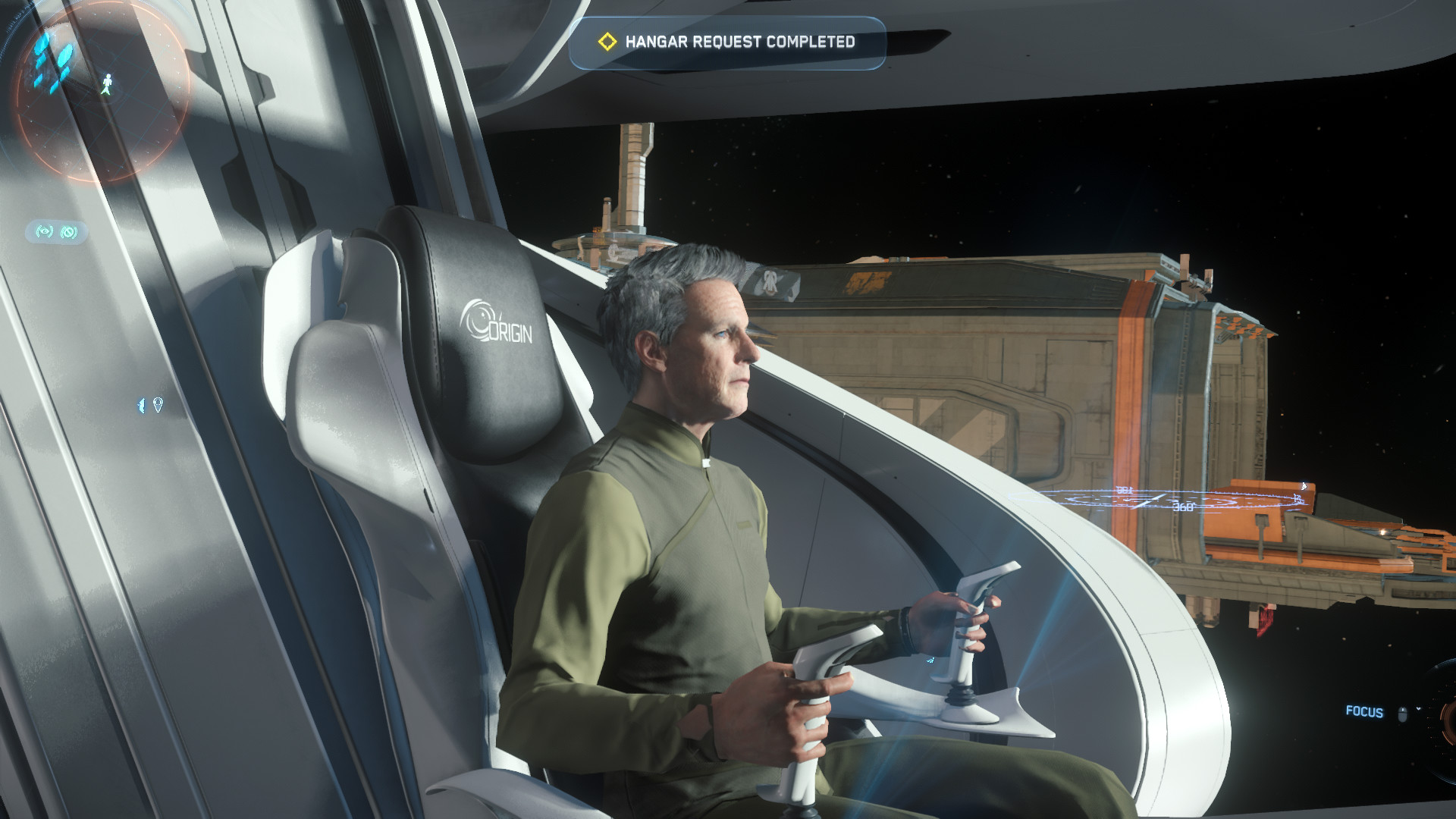Select the location pin marker icon

pyautogui.click(x=158, y=405)
